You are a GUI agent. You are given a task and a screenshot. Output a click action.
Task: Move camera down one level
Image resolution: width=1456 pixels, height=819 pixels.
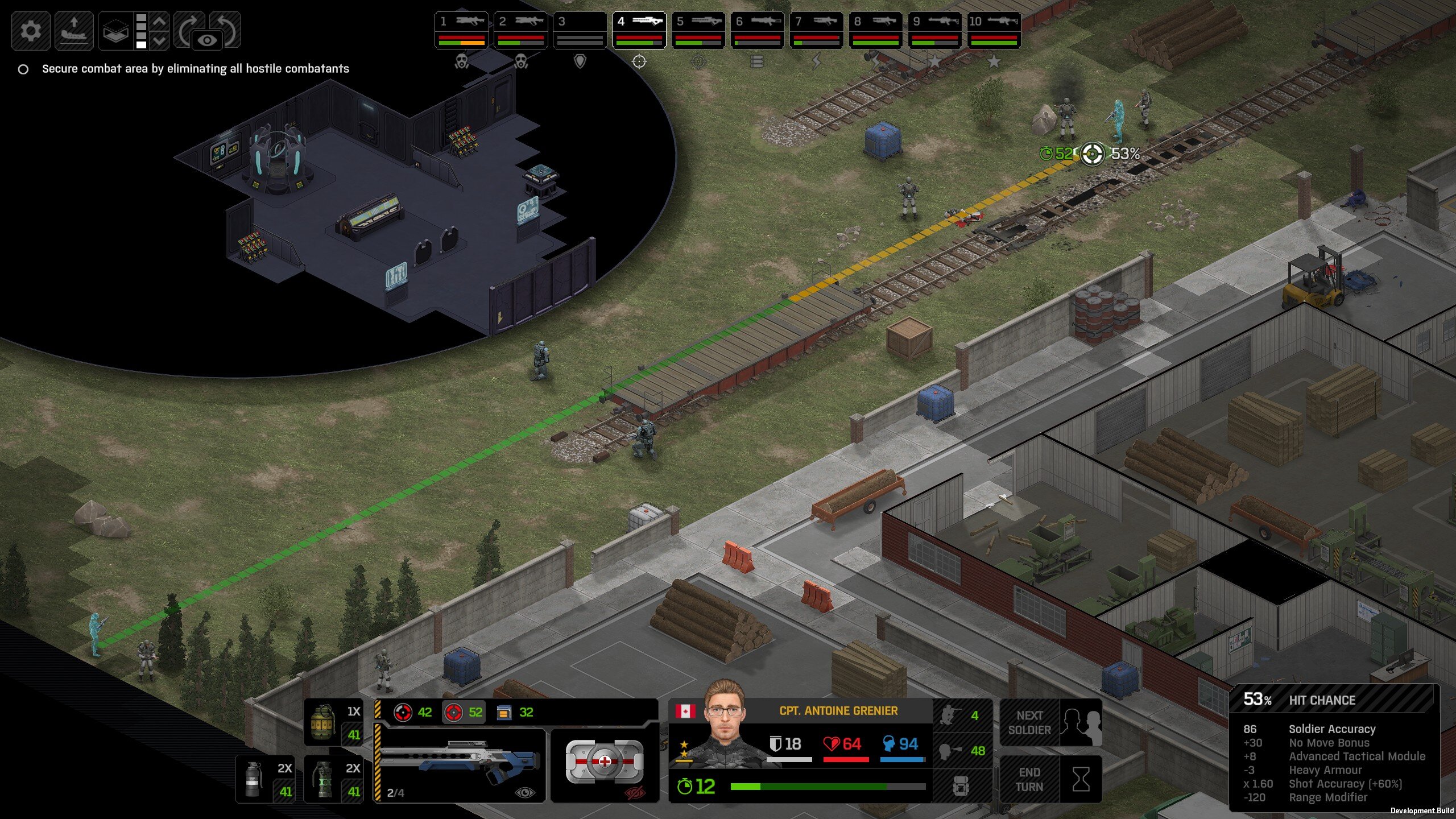pos(160,40)
